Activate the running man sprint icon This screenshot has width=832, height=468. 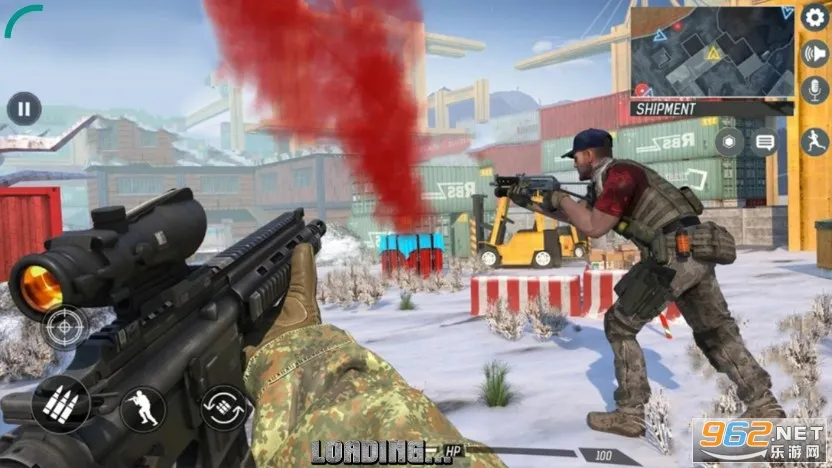coord(815,141)
